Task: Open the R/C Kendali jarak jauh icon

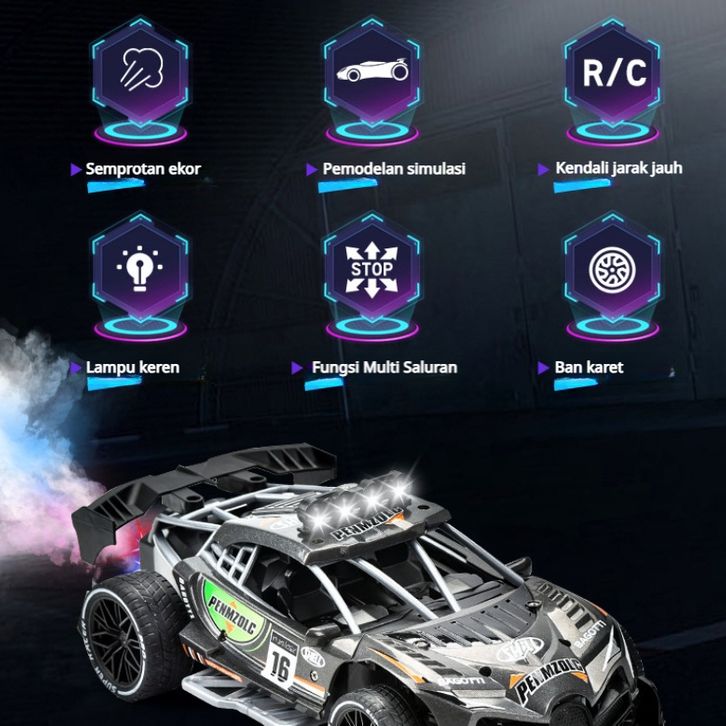Action: click(612, 72)
